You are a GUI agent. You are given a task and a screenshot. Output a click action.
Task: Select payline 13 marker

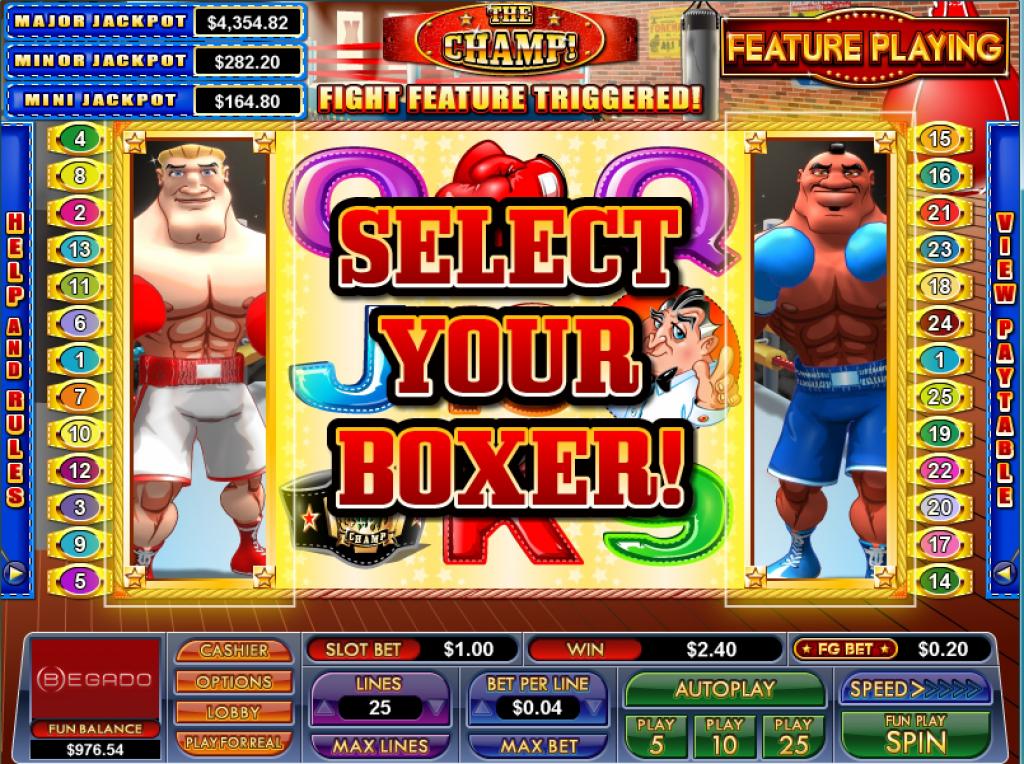[80, 249]
